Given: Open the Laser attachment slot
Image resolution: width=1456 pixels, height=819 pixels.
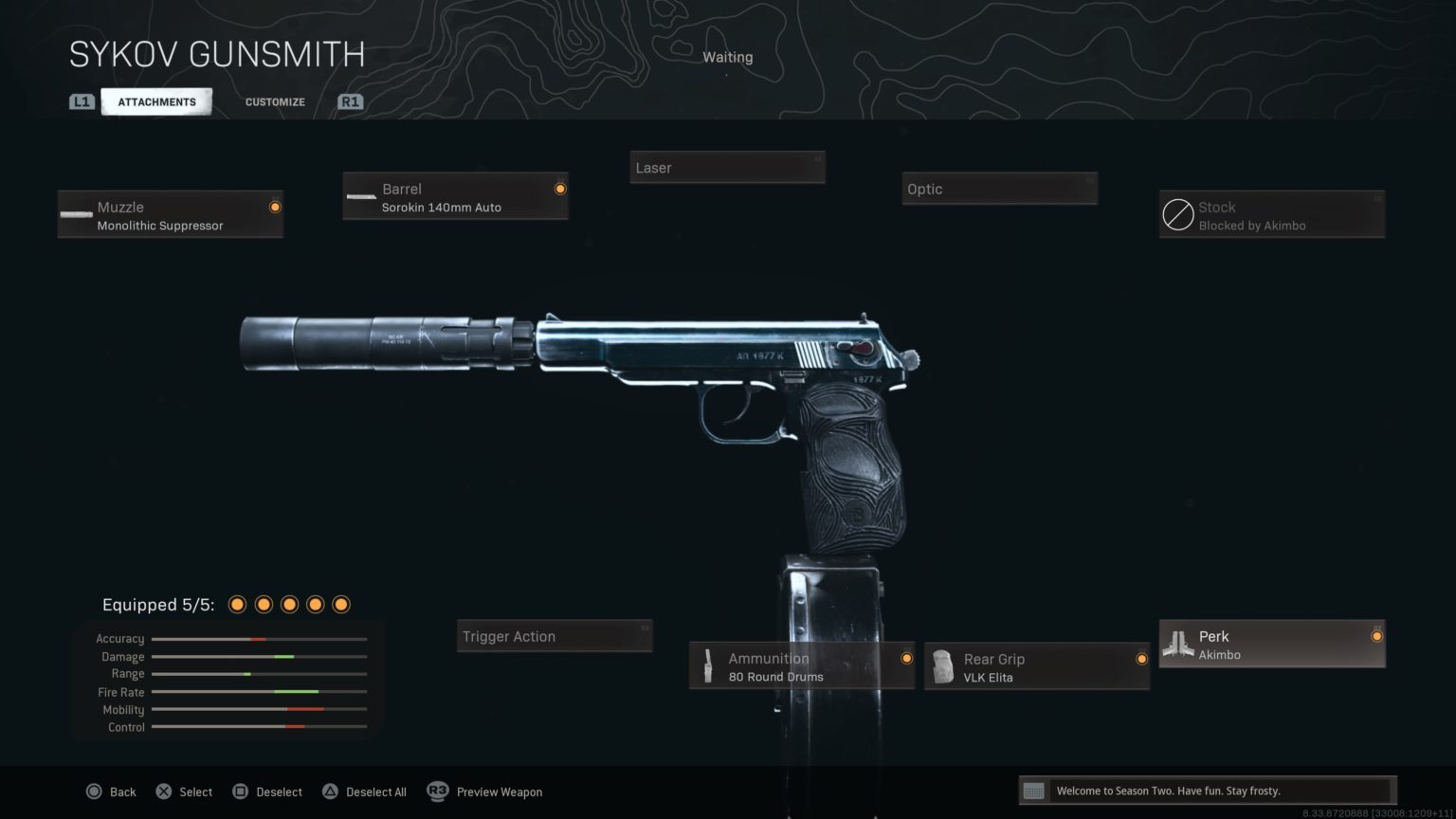Looking at the screenshot, I should (727, 167).
